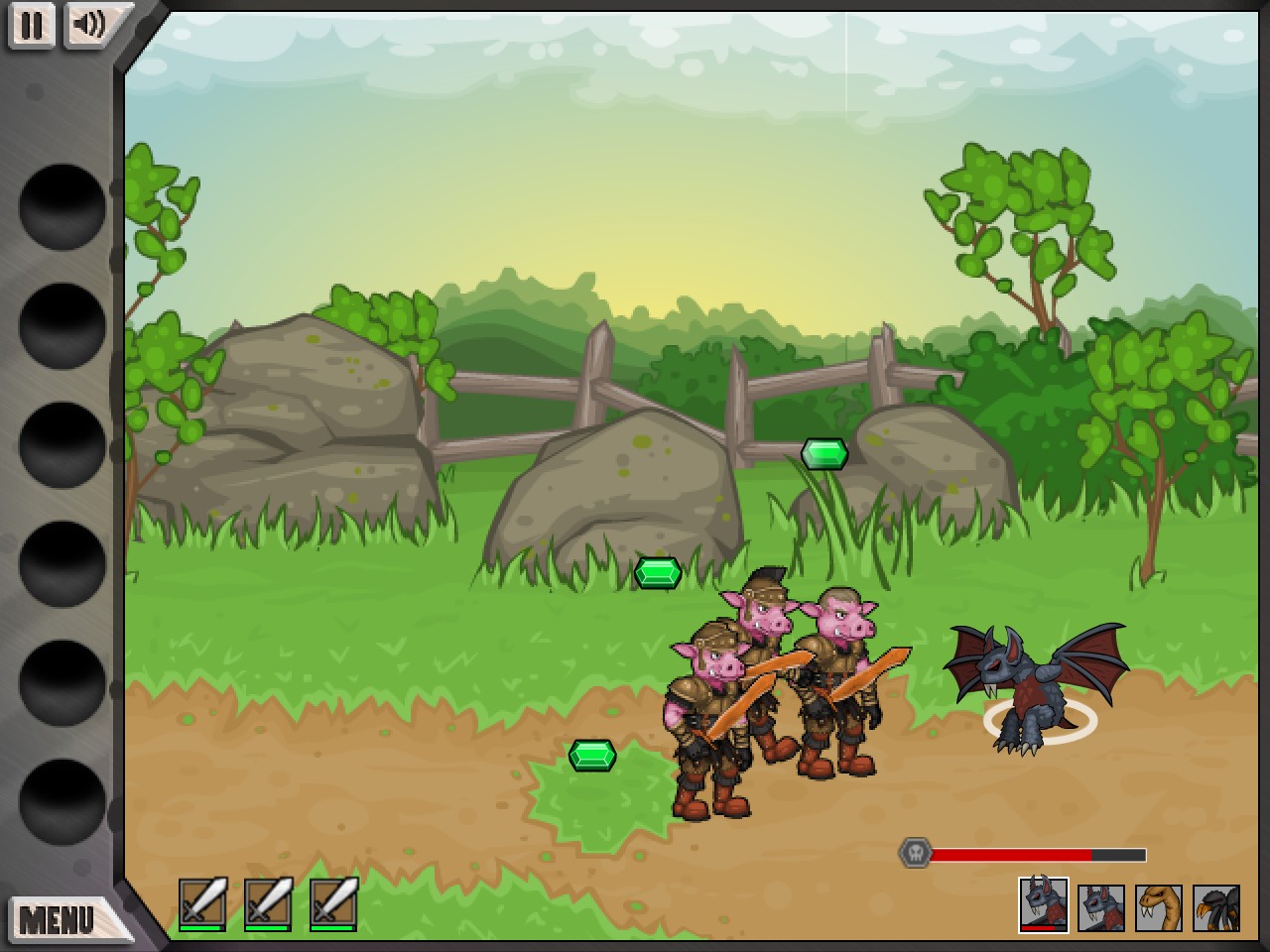Toggle the sound speaker button

tap(91, 25)
